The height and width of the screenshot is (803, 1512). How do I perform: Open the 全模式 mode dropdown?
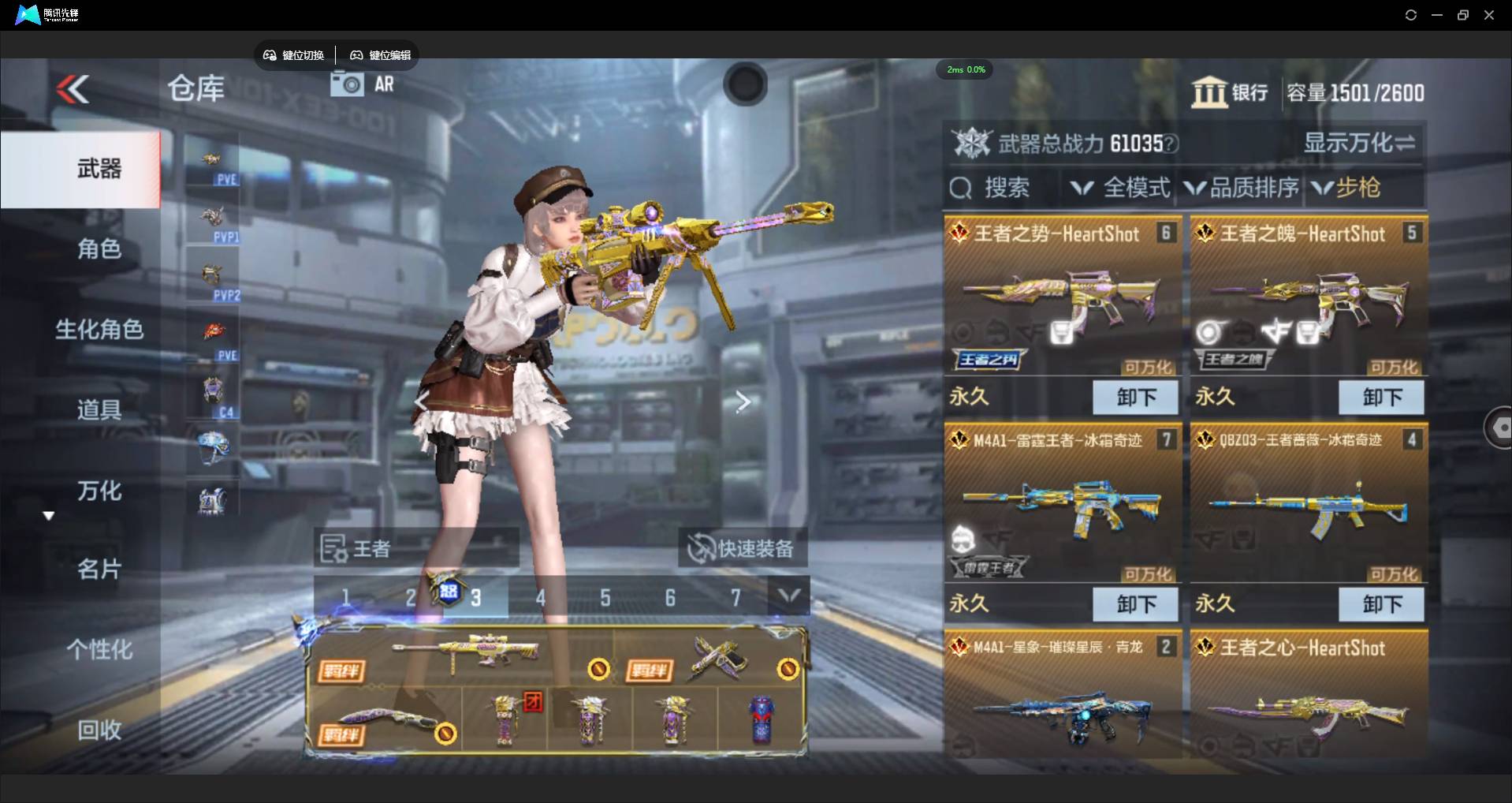click(1120, 188)
